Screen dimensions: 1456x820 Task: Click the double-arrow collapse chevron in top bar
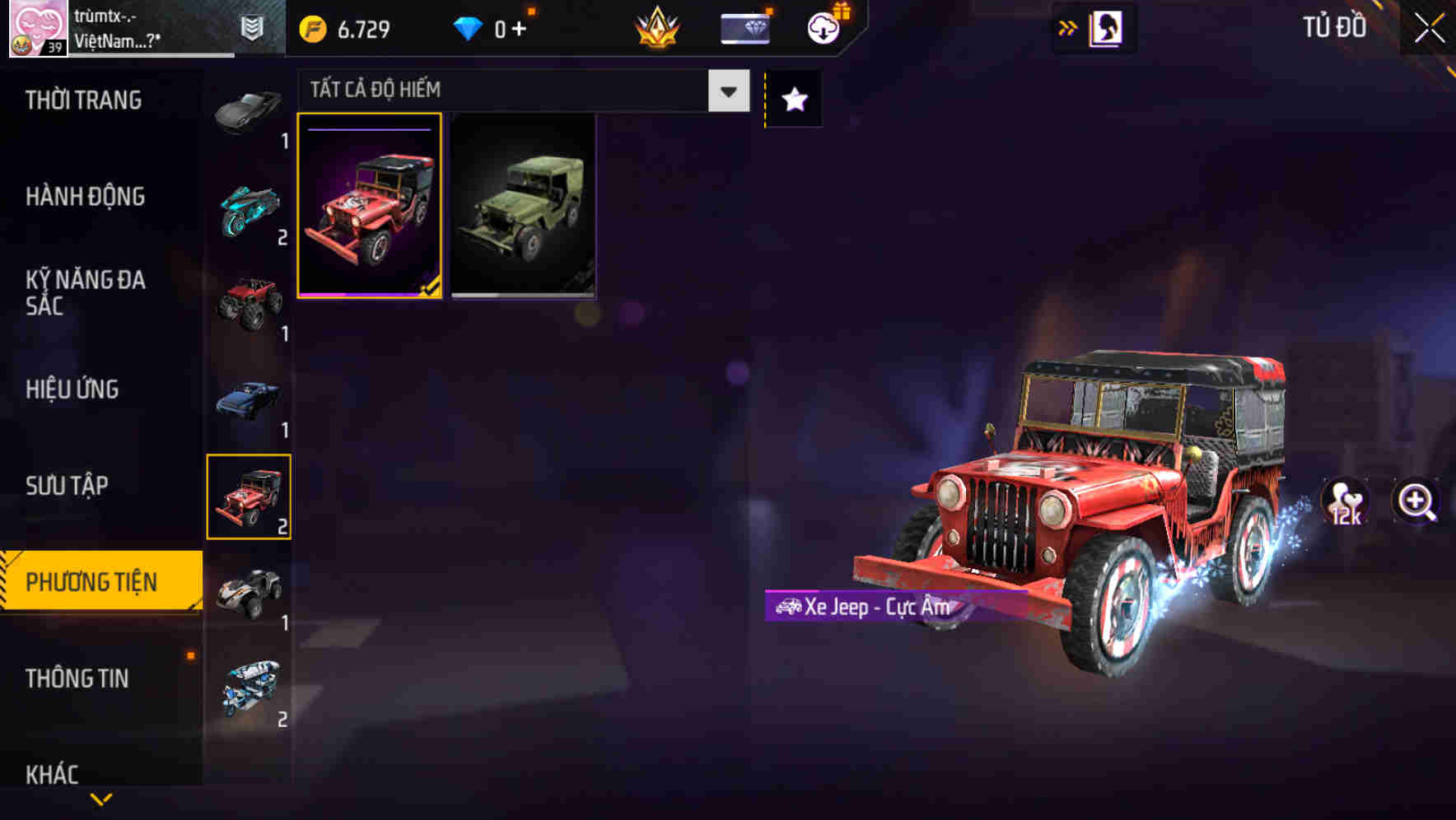(1068, 27)
